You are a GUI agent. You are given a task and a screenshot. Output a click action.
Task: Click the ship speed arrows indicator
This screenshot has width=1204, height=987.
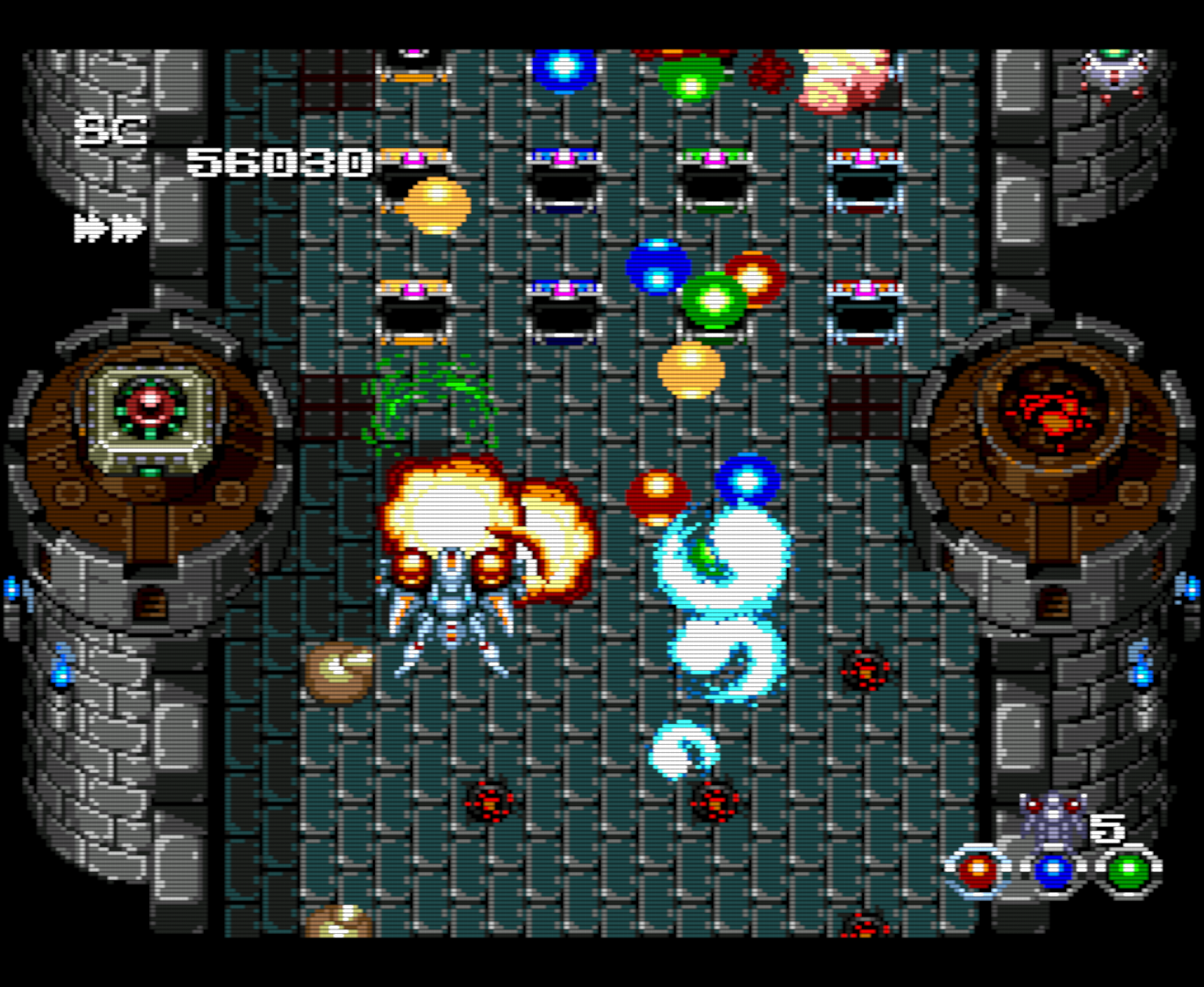(110, 227)
